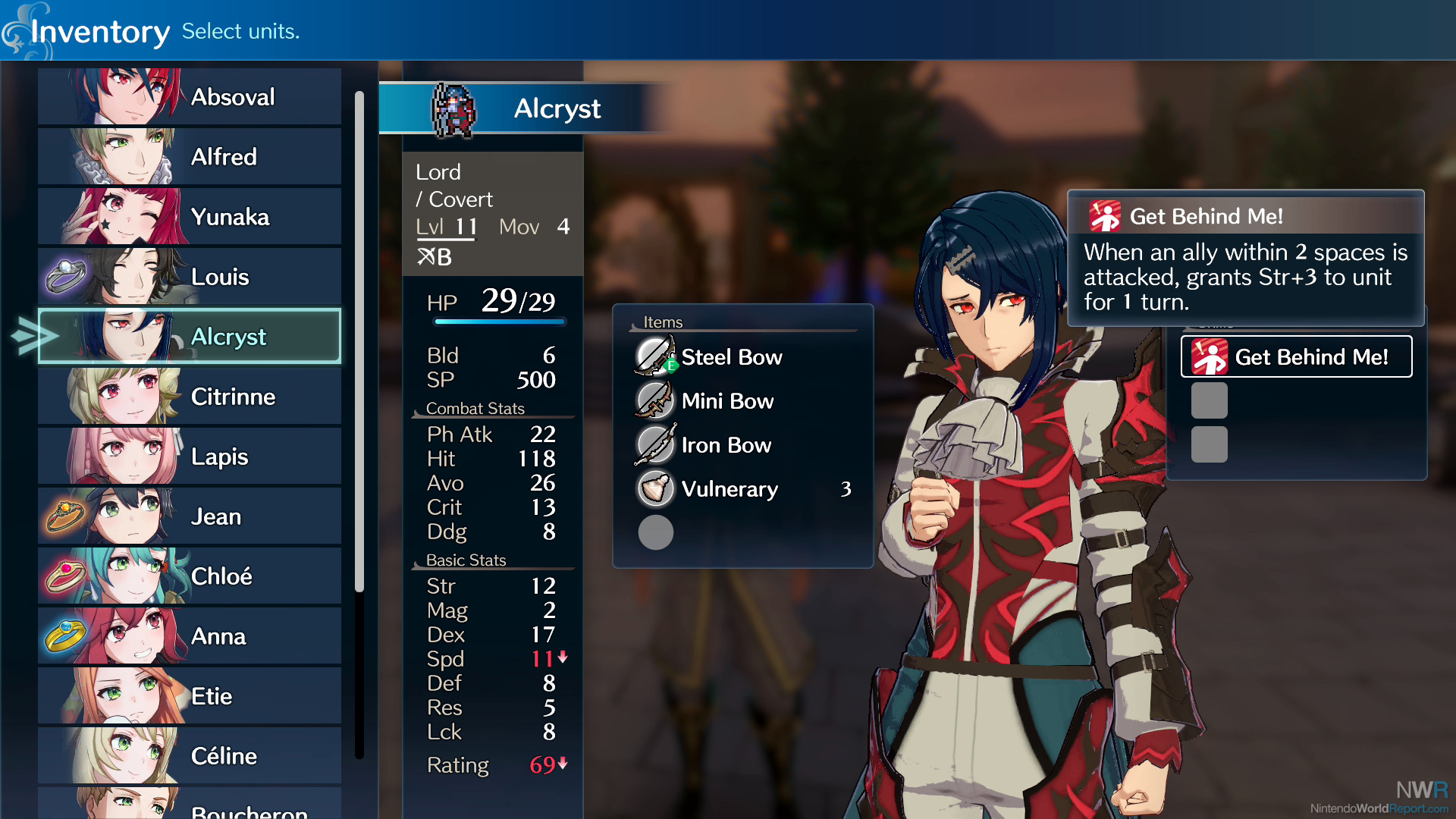Select Chloé from the unit list
The height and width of the screenshot is (819, 1456).
(x=190, y=576)
